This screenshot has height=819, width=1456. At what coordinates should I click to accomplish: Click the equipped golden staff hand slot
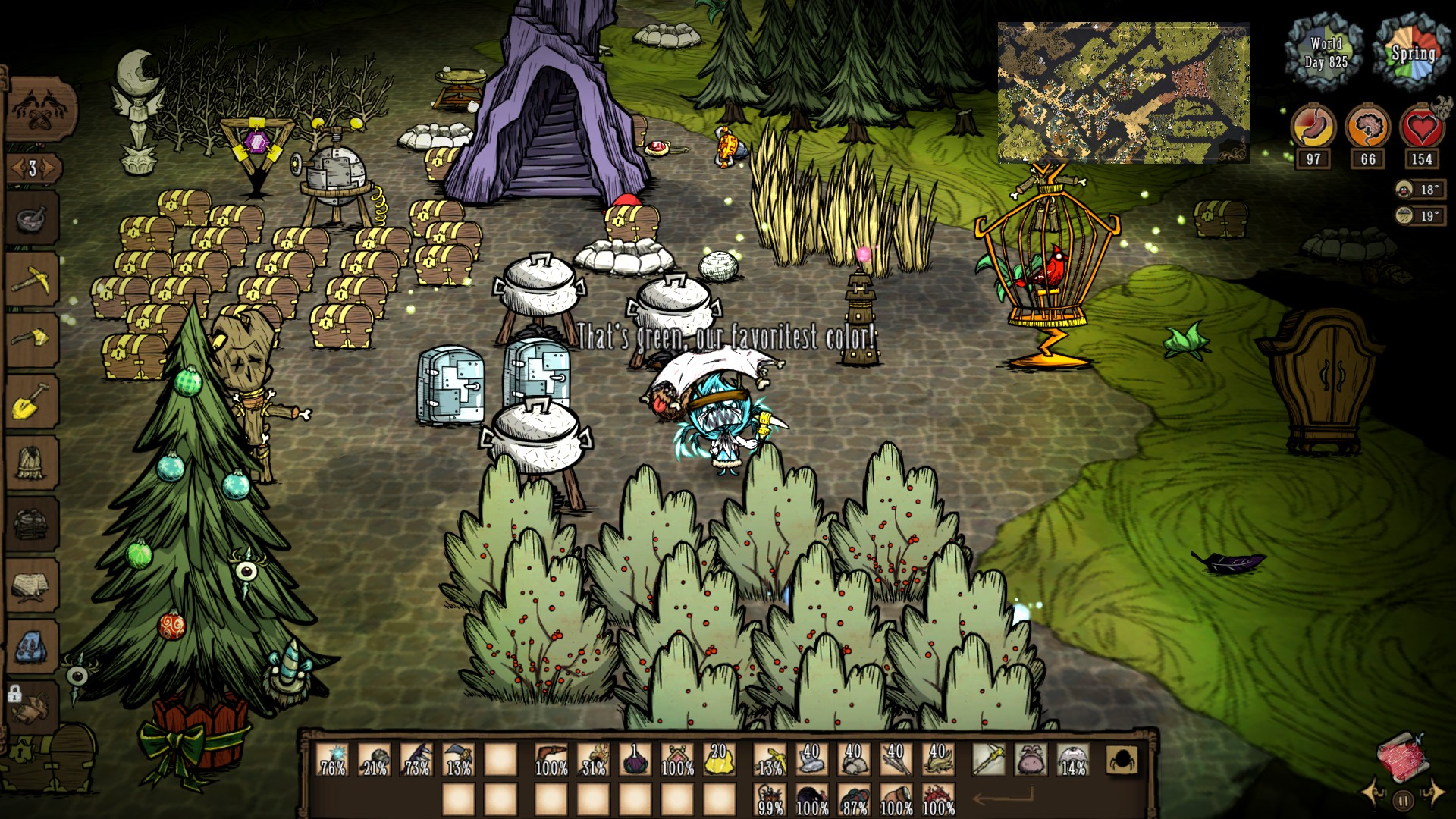[x=989, y=759]
